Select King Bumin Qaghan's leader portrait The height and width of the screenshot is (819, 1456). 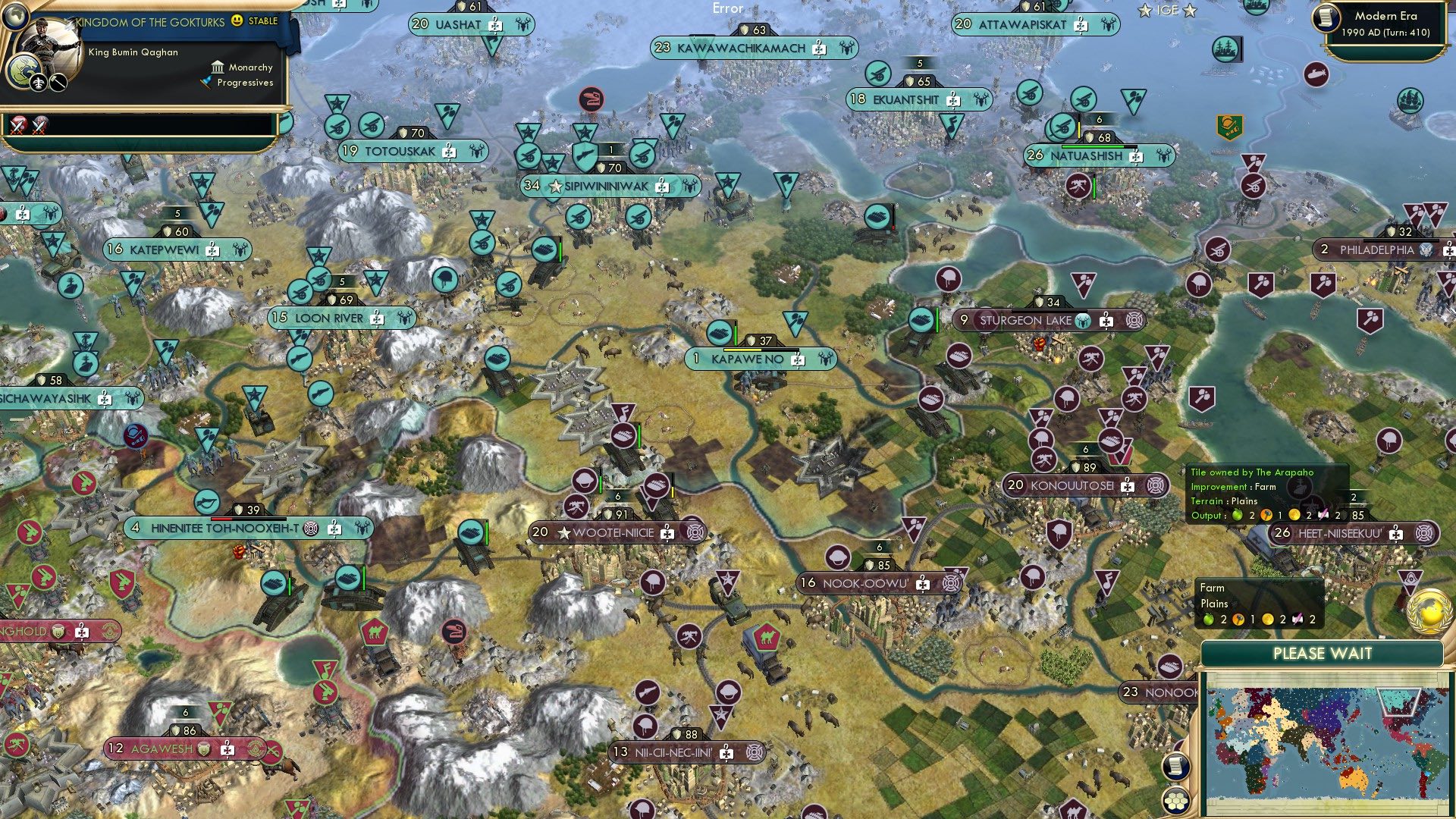coord(47,42)
